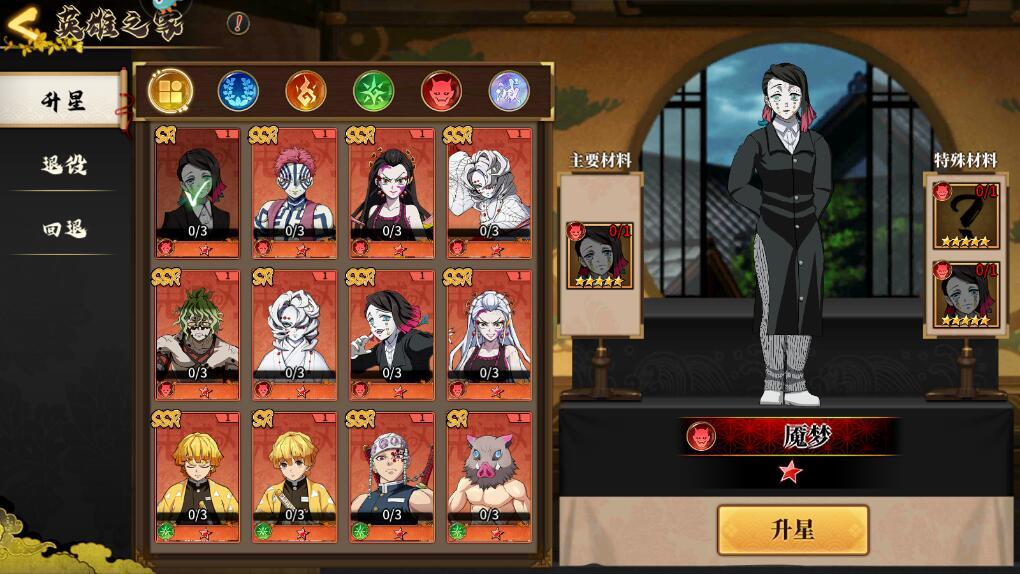
Task: Filter heroes by the green wind element
Action: pyautogui.click(x=373, y=91)
